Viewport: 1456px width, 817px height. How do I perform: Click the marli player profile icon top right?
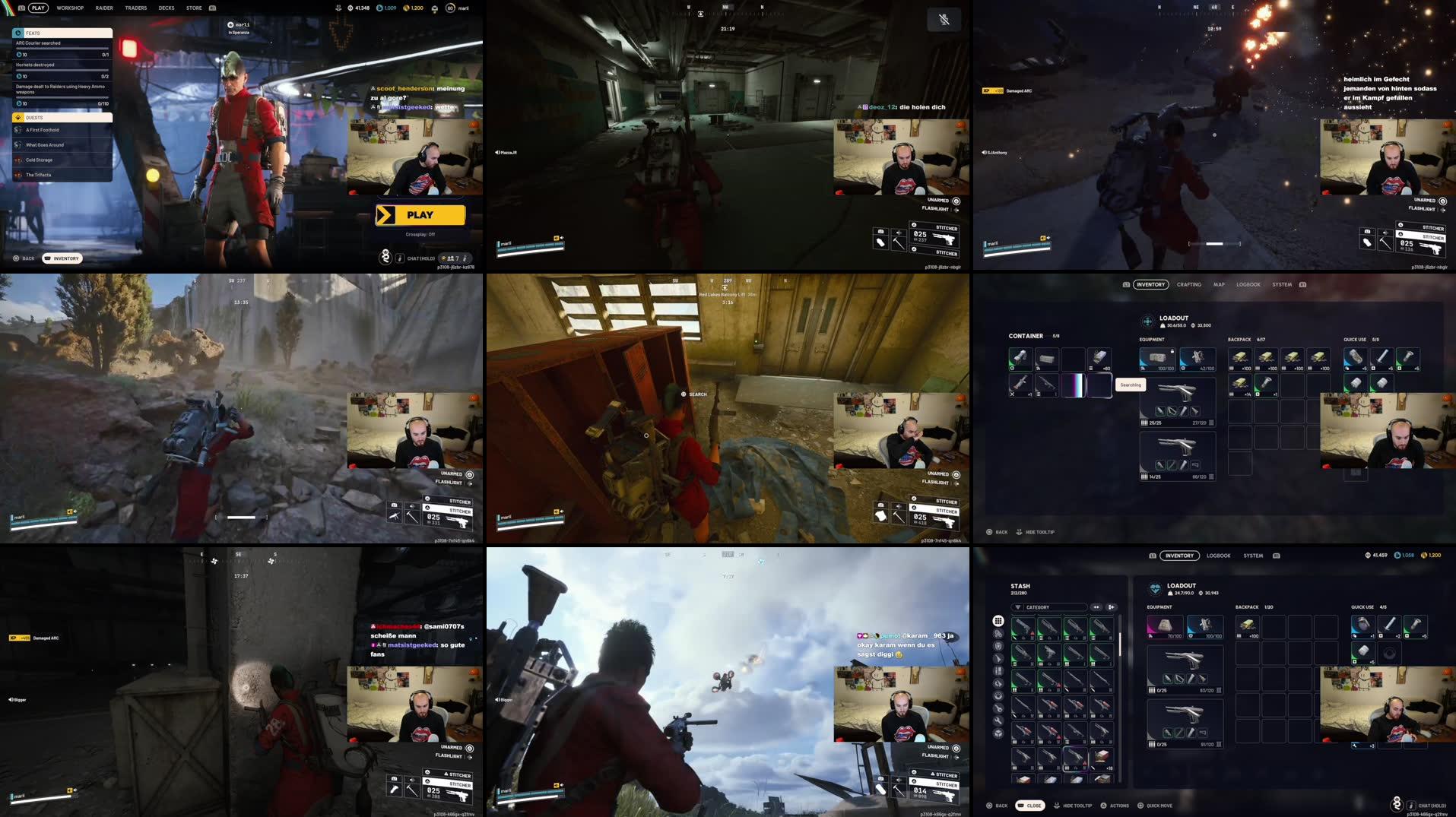coord(449,8)
